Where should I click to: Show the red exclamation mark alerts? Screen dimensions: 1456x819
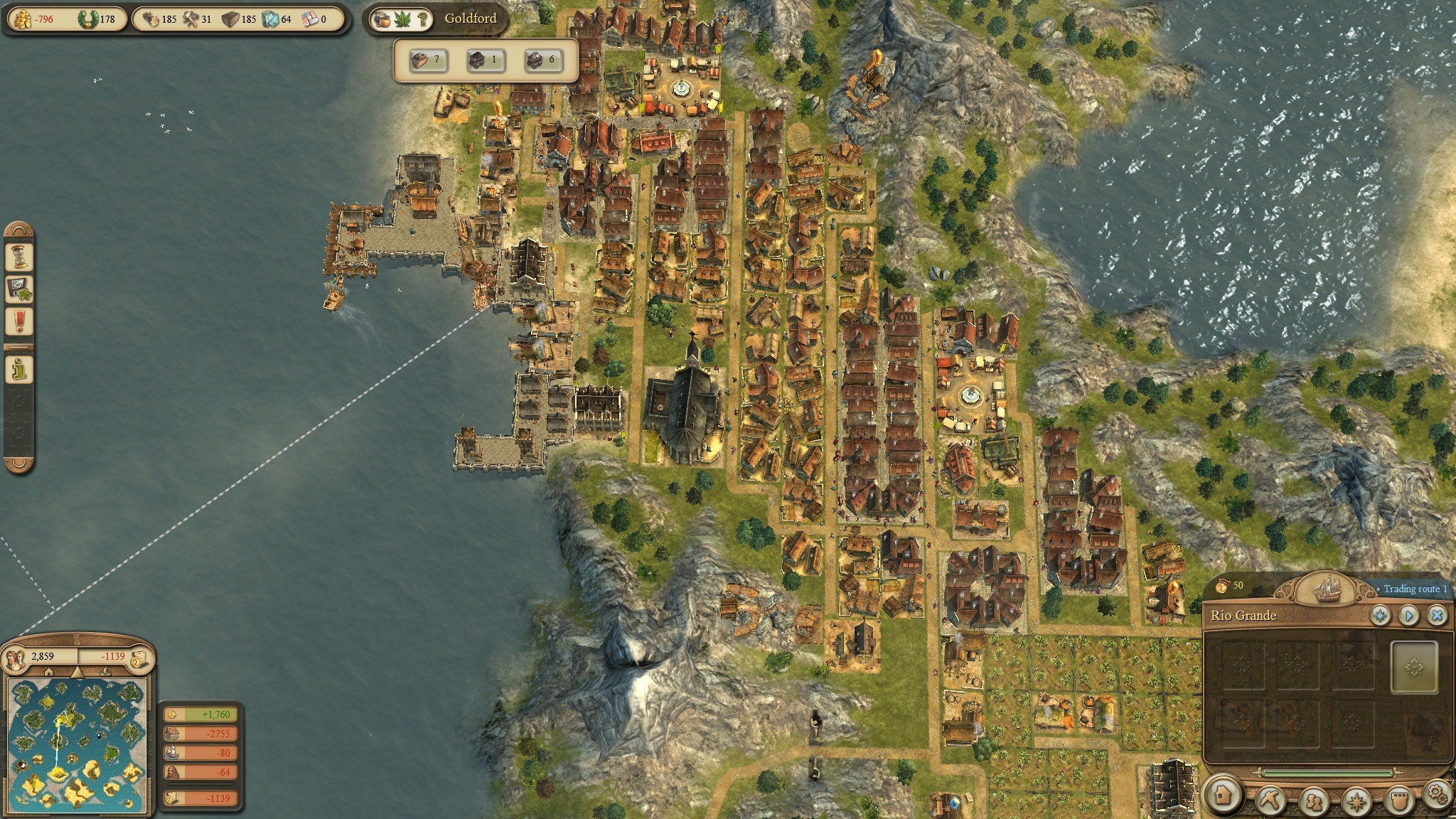pos(19,321)
